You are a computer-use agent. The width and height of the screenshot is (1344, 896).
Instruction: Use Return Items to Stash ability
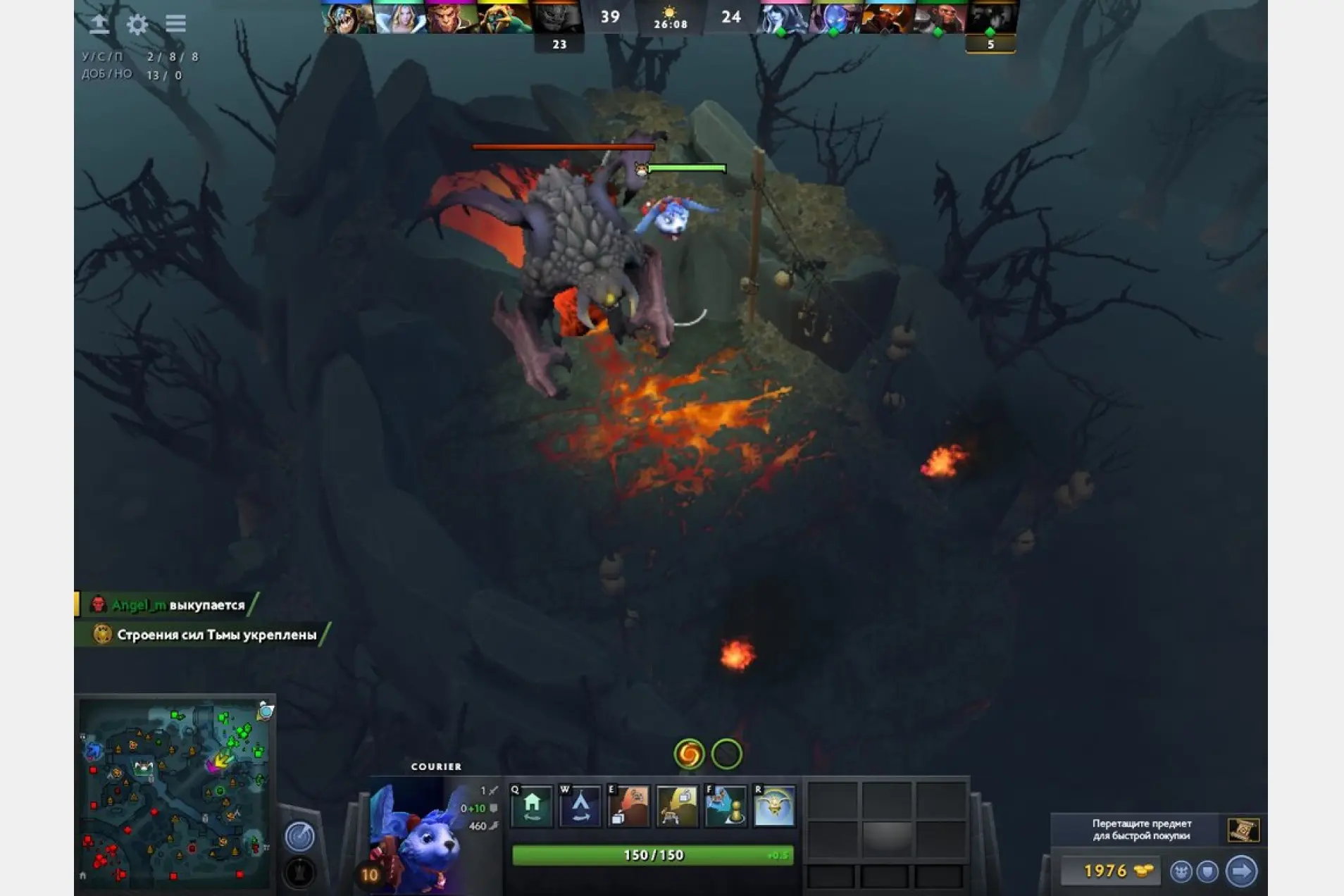coord(628,806)
